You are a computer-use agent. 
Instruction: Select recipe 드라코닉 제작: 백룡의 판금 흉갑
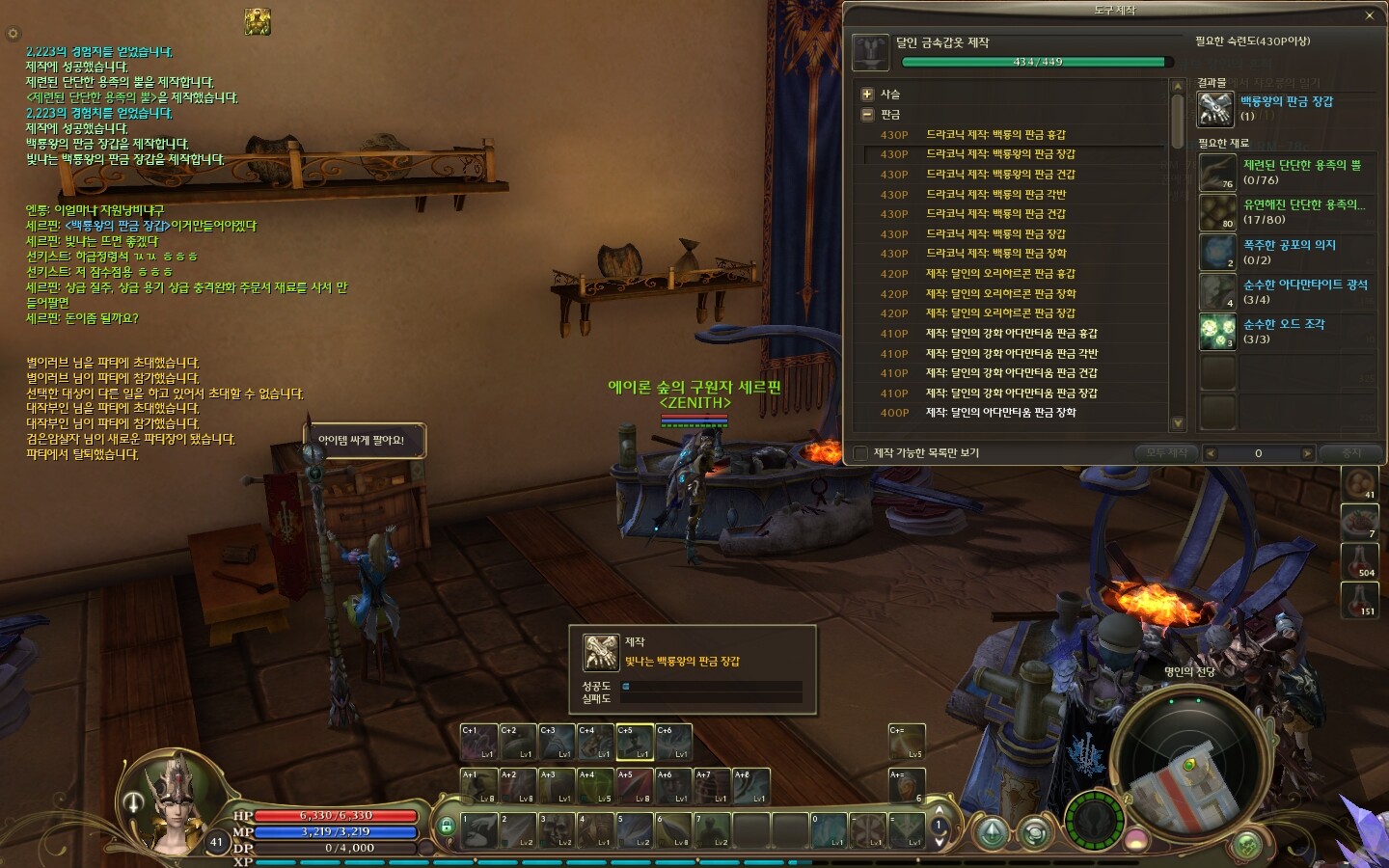[x=995, y=135]
